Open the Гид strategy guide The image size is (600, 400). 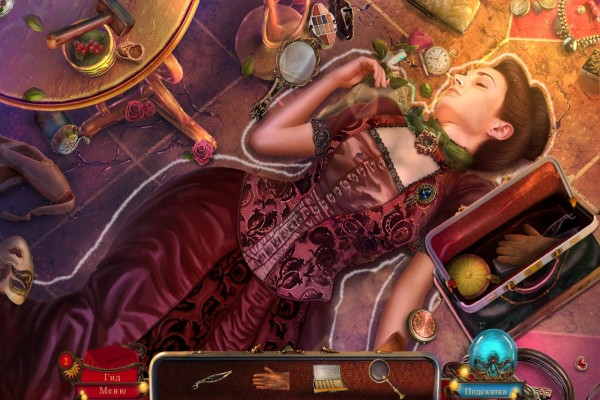point(111,377)
